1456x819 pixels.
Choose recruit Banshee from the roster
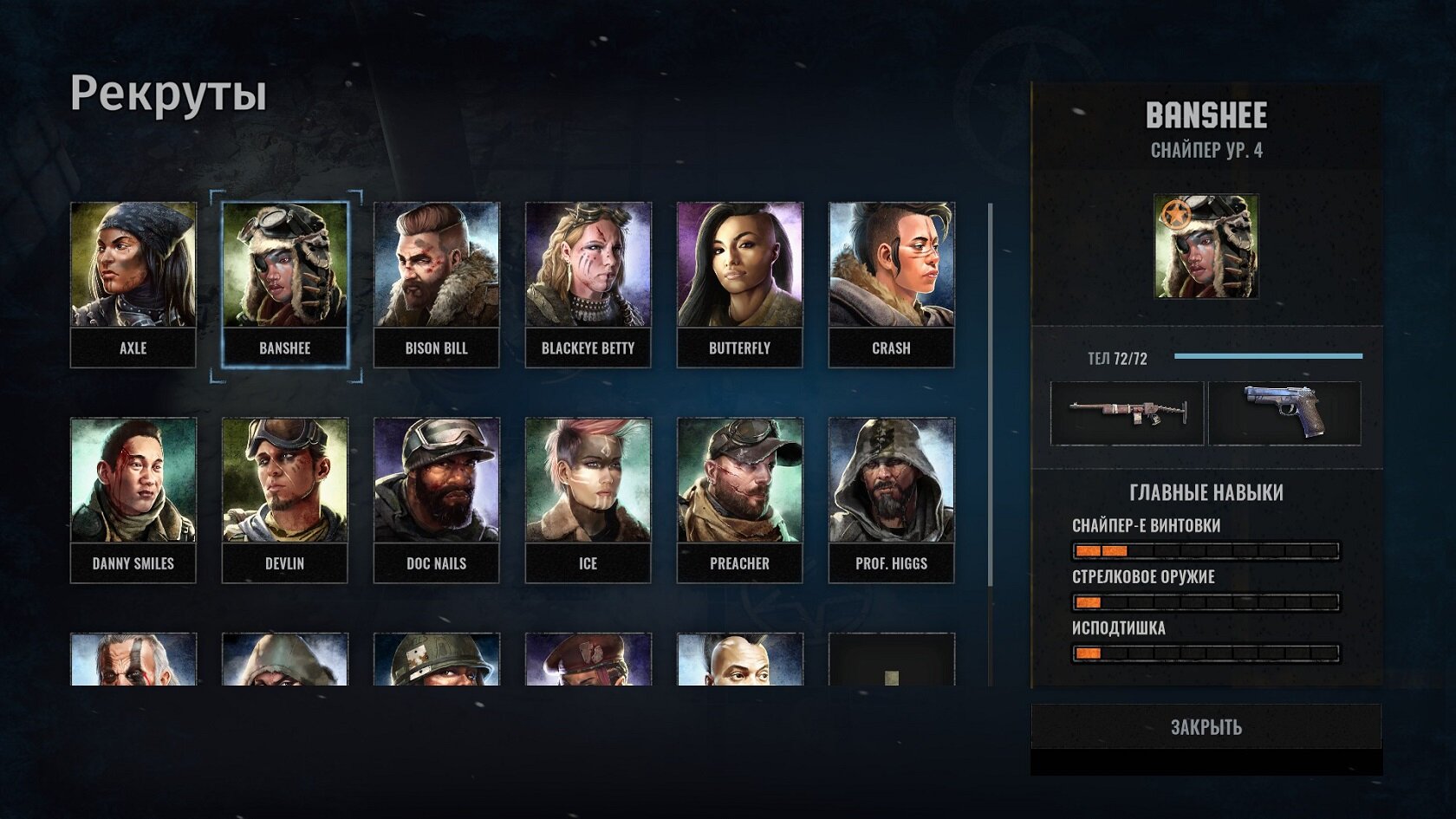[x=284, y=283]
